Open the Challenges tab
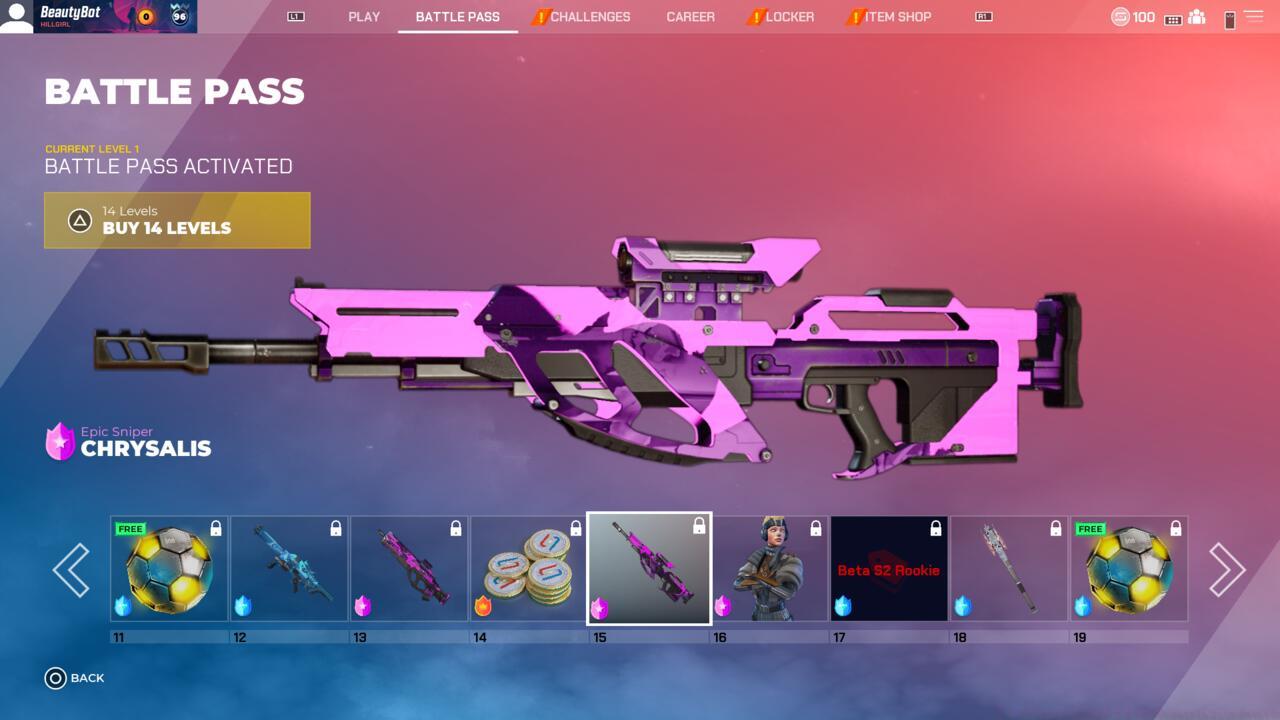This screenshot has width=1280, height=720. (589, 17)
